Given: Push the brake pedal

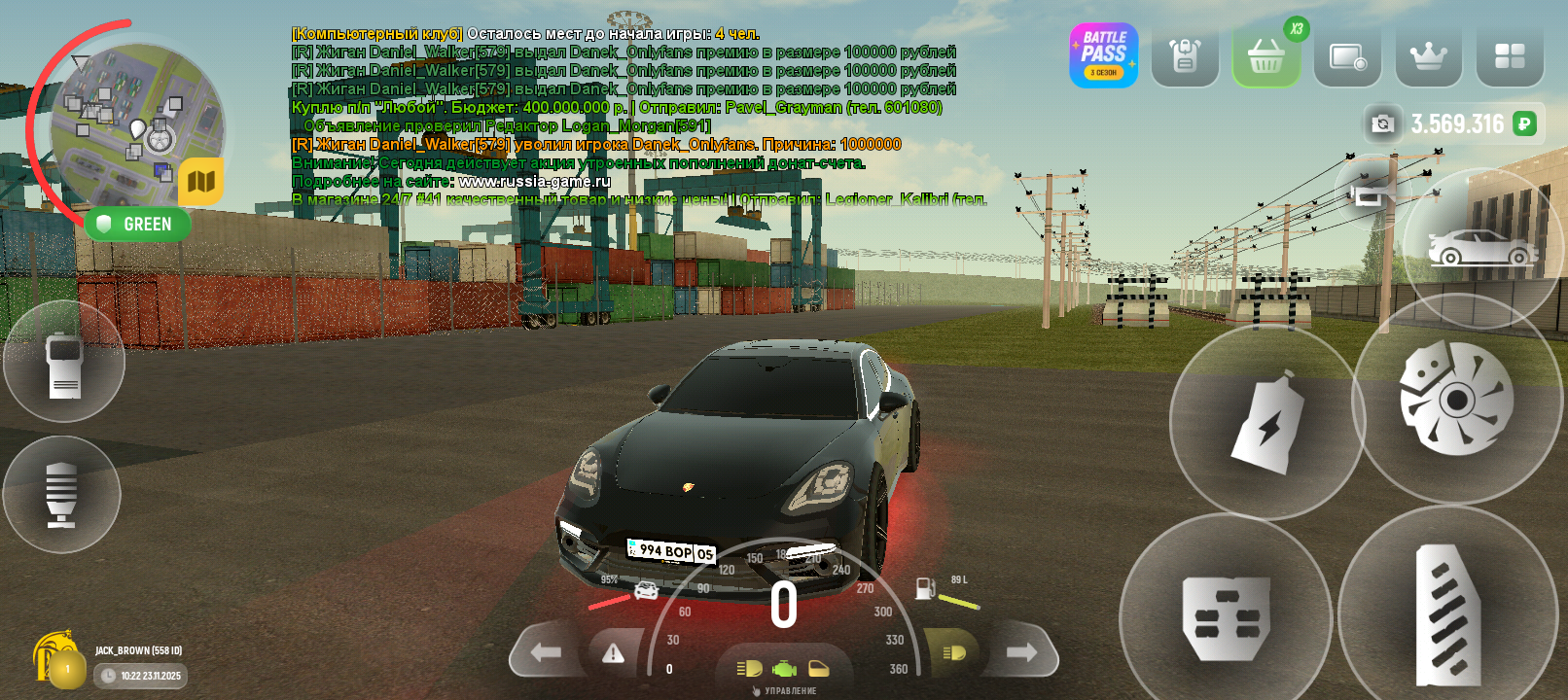Looking at the screenshot, I should pos(1226,618).
